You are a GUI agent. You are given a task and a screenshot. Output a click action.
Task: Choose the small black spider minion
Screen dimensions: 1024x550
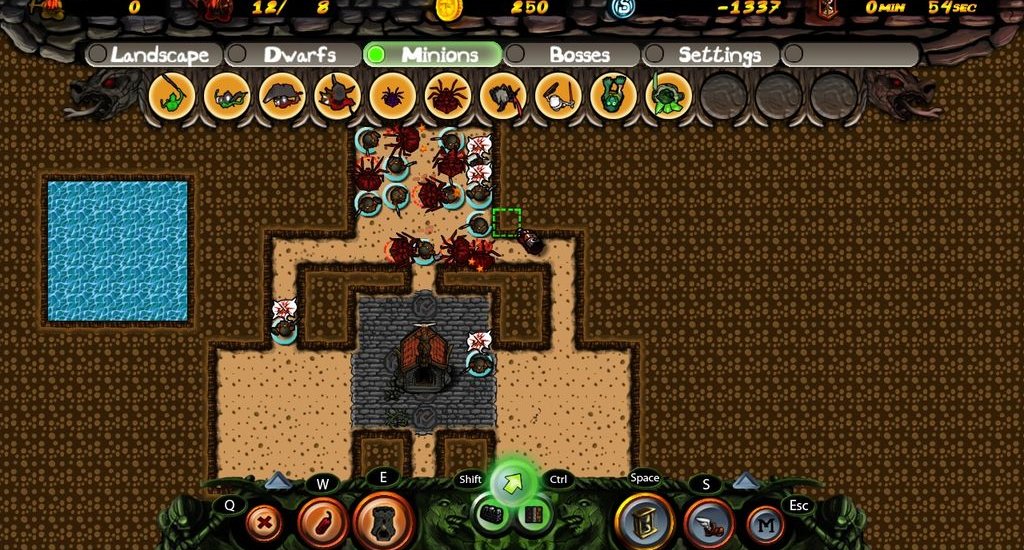click(392, 97)
